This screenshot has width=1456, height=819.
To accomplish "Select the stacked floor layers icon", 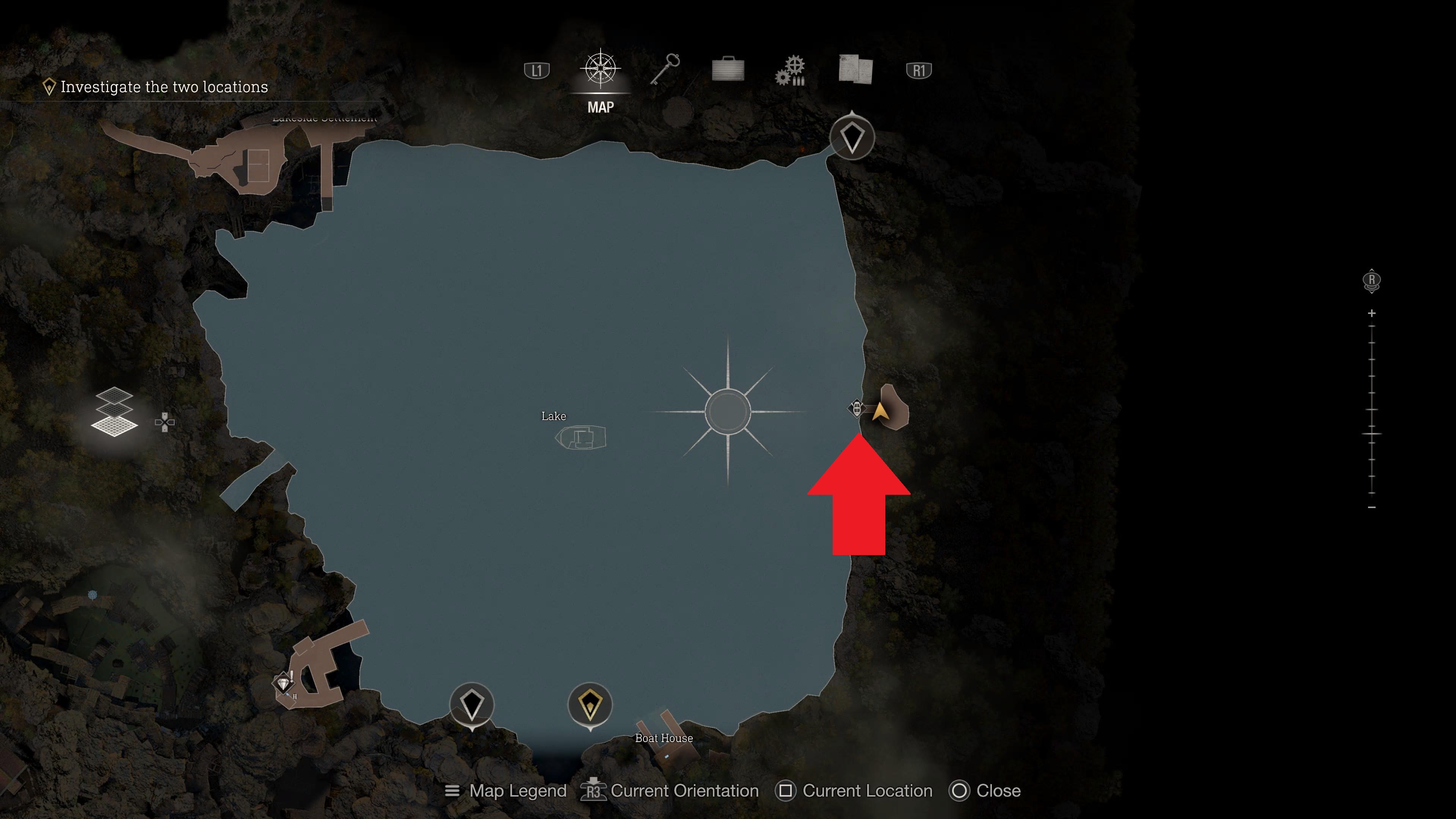I will [x=114, y=412].
